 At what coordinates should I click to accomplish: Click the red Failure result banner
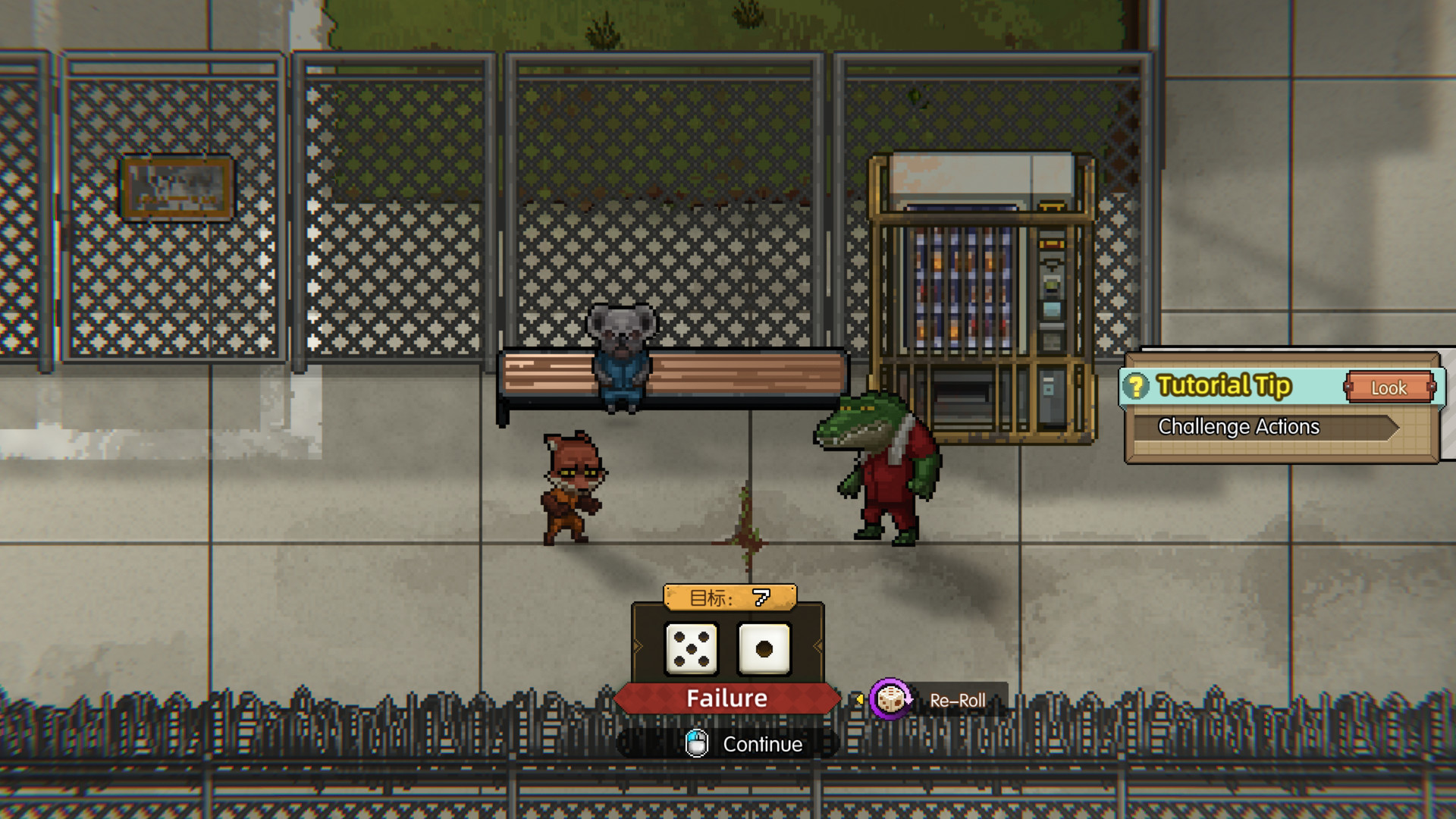(x=726, y=698)
